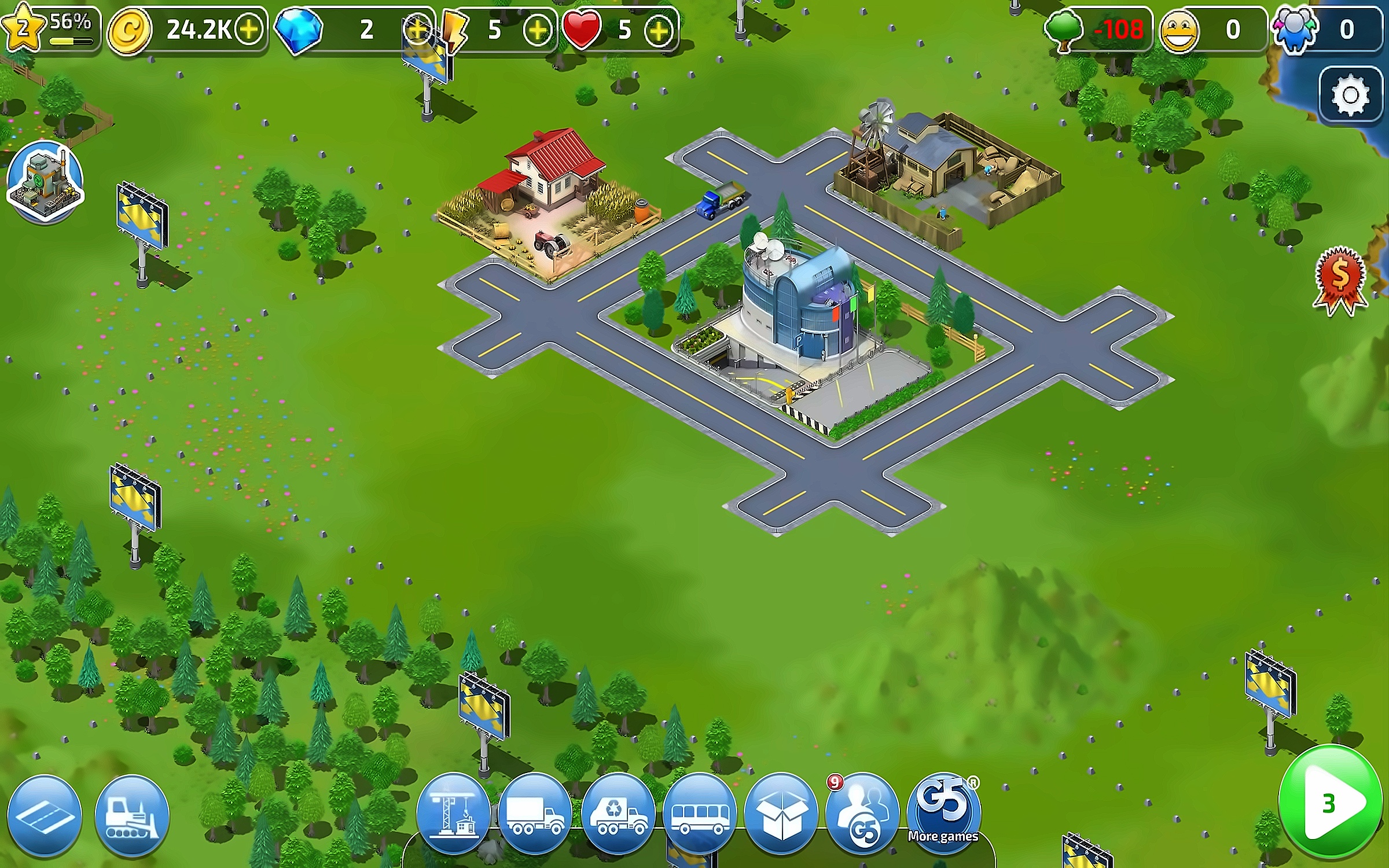The image size is (1389, 868).
Task: Add hearts using the plus button
Action: [659, 29]
